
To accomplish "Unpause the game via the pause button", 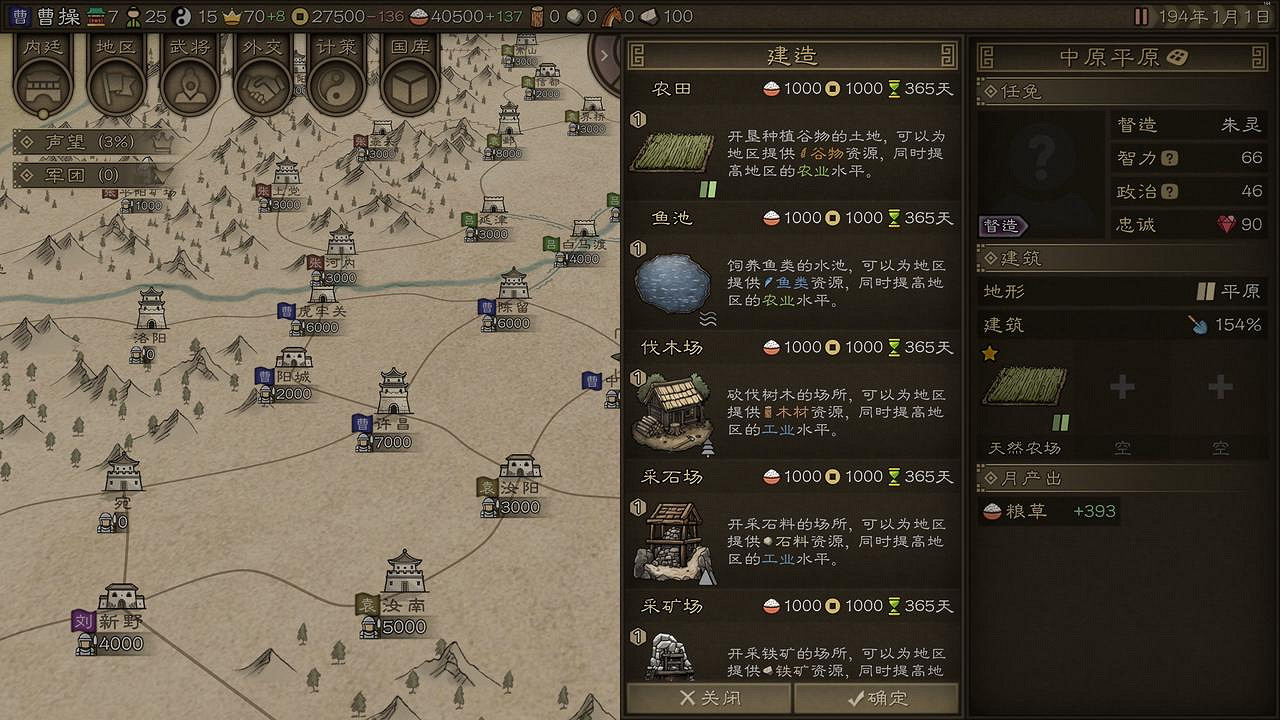I will click(1140, 15).
